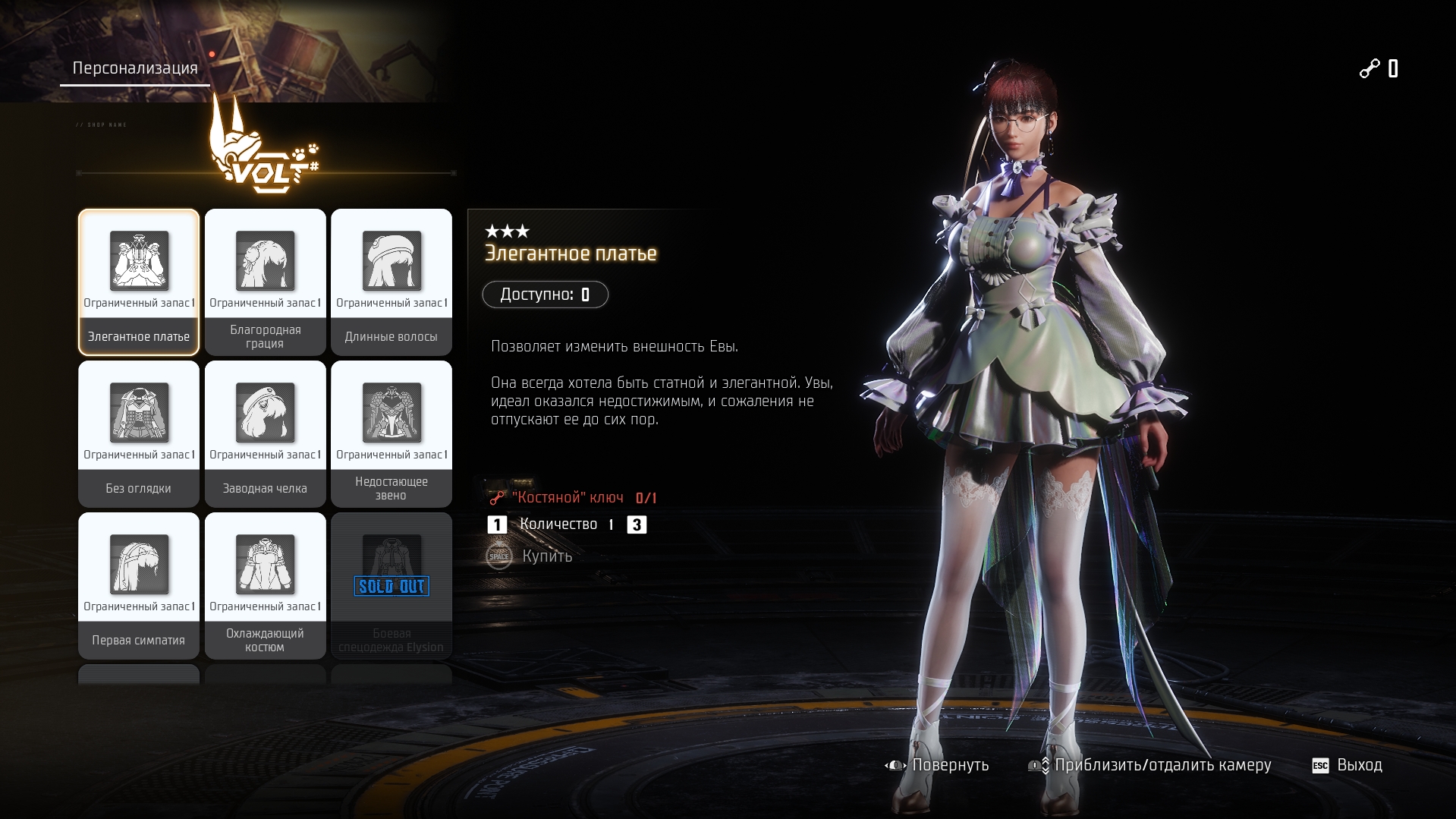Exit the shop via Выход
This screenshot has width=1456, height=819.
click(1348, 765)
